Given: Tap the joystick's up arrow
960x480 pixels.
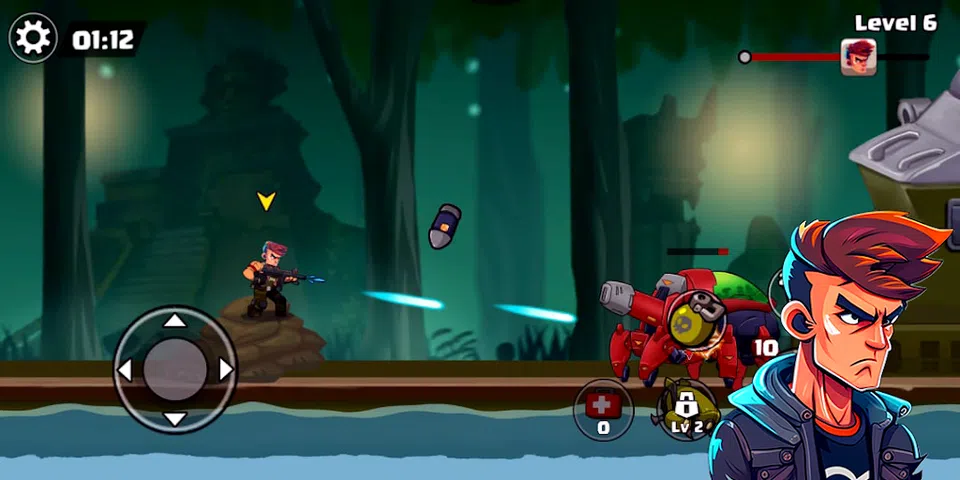Looking at the screenshot, I should coord(175,321).
